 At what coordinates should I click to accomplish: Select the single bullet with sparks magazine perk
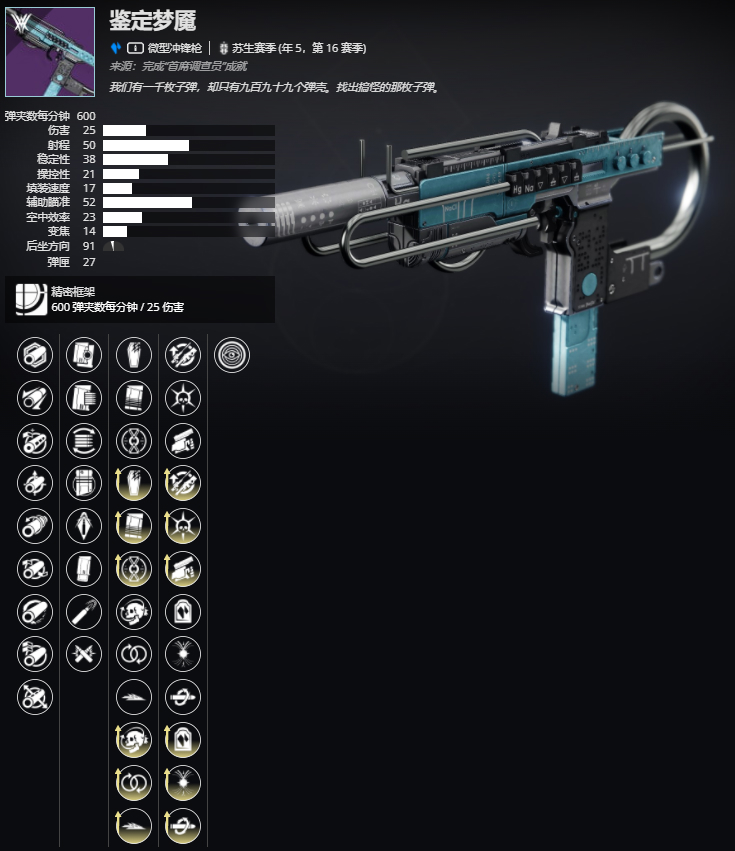(84, 612)
